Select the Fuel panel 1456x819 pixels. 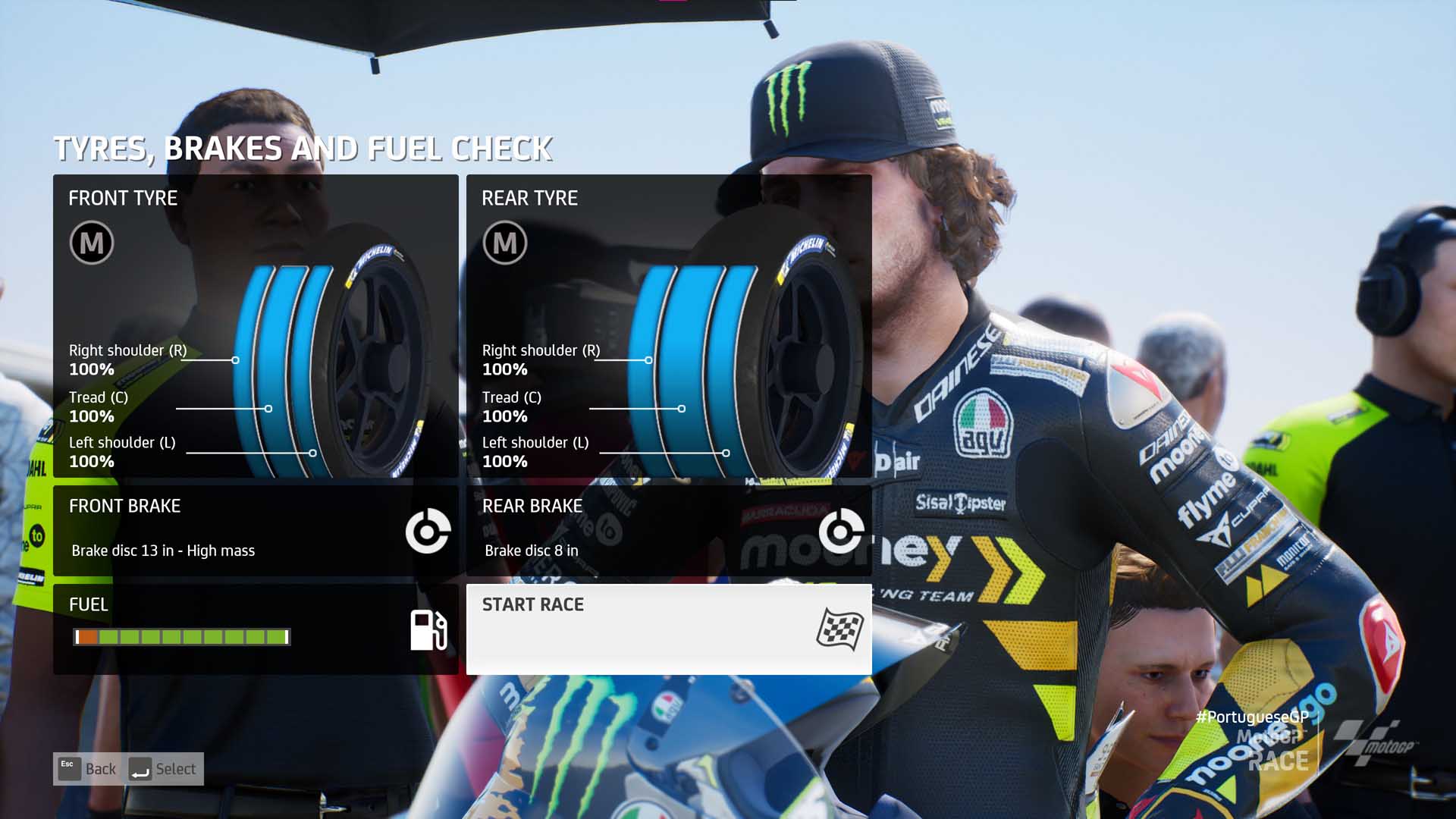[256, 629]
